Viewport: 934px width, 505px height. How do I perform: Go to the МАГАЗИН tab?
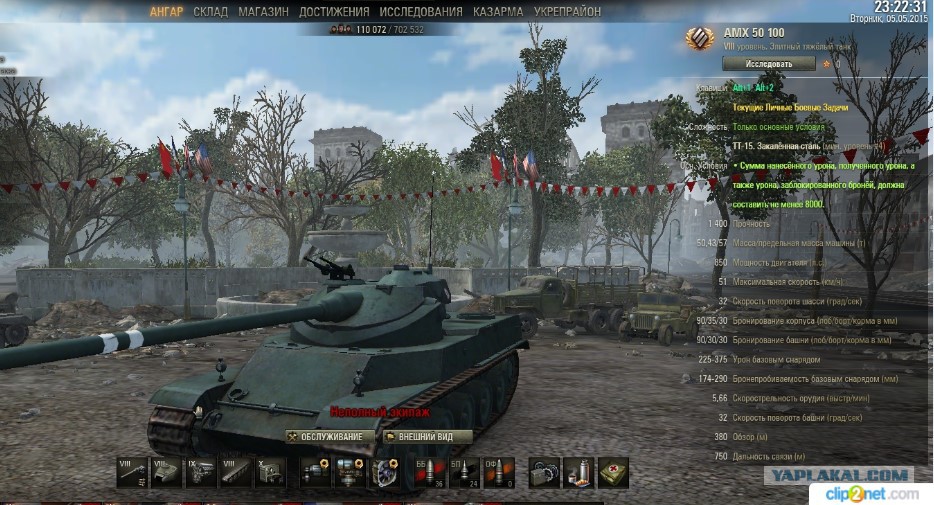[x=264, y=12]
